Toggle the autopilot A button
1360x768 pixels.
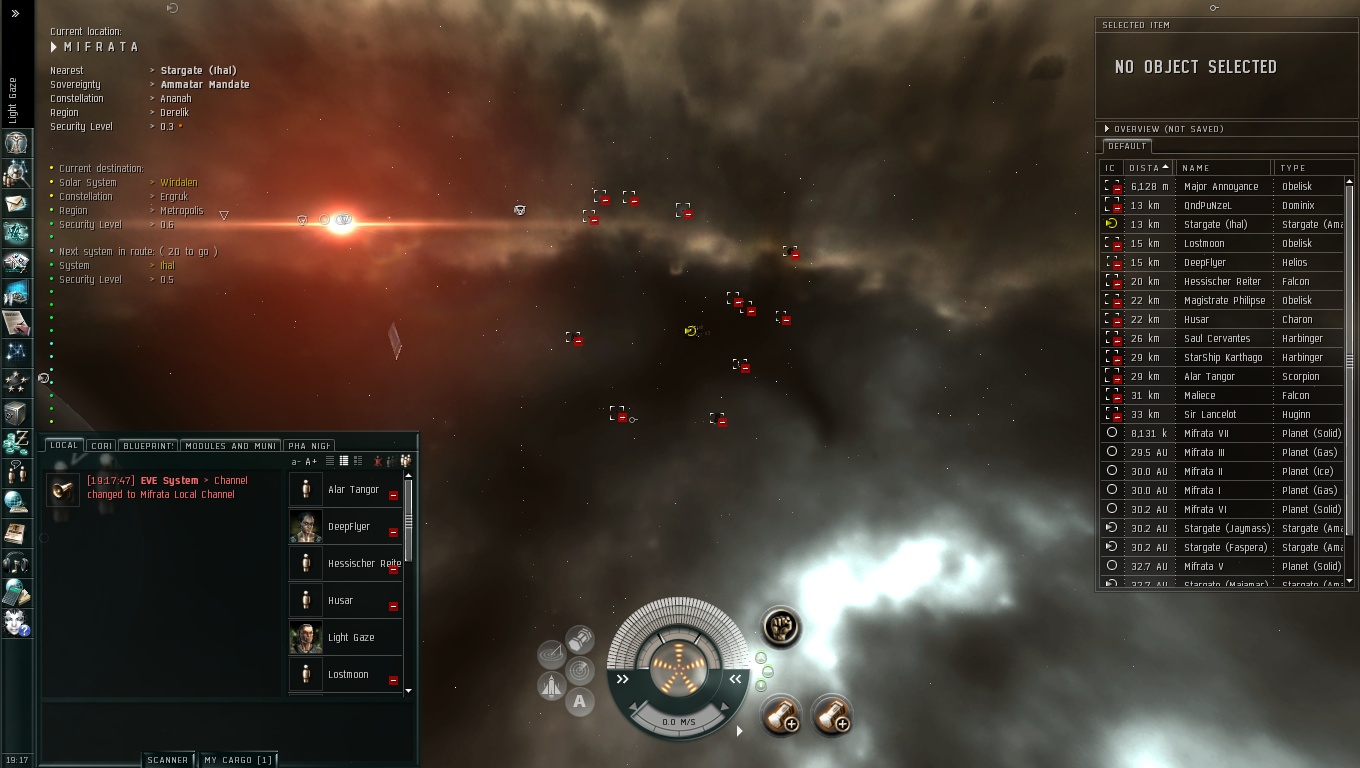pyautogui.click(x=579, y=702)
